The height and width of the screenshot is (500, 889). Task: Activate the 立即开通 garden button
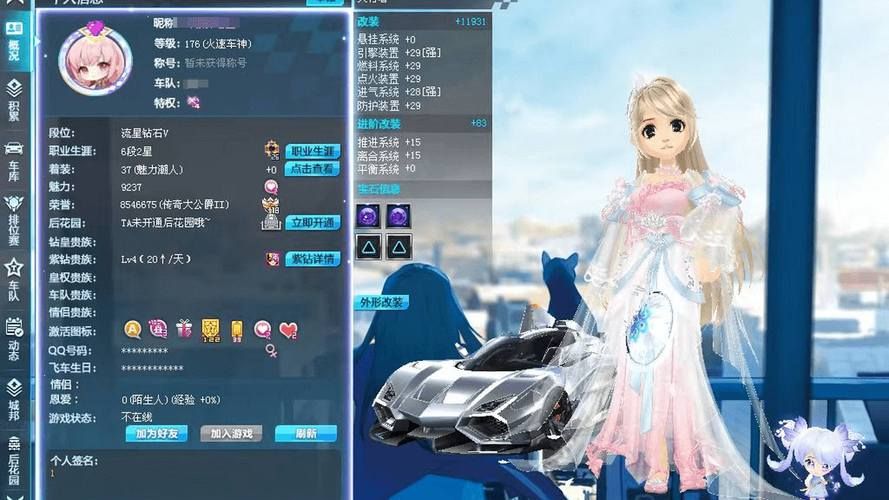[313, 222]
